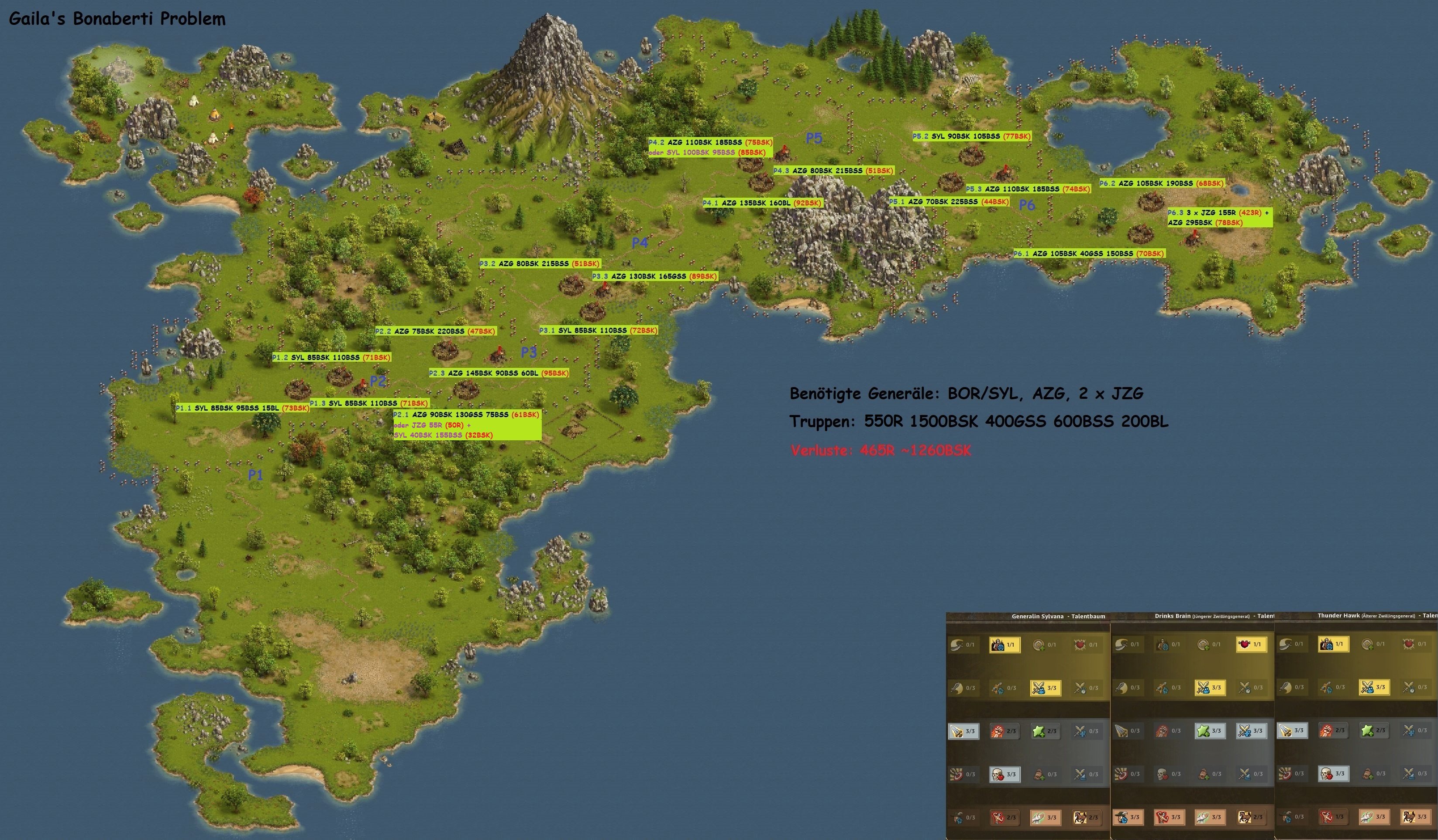Screen dimensions: 1438x840
Task: Select Sylvana's white hand talent at 3/3
Action: pyautogui.click(x=1045, y=817)
